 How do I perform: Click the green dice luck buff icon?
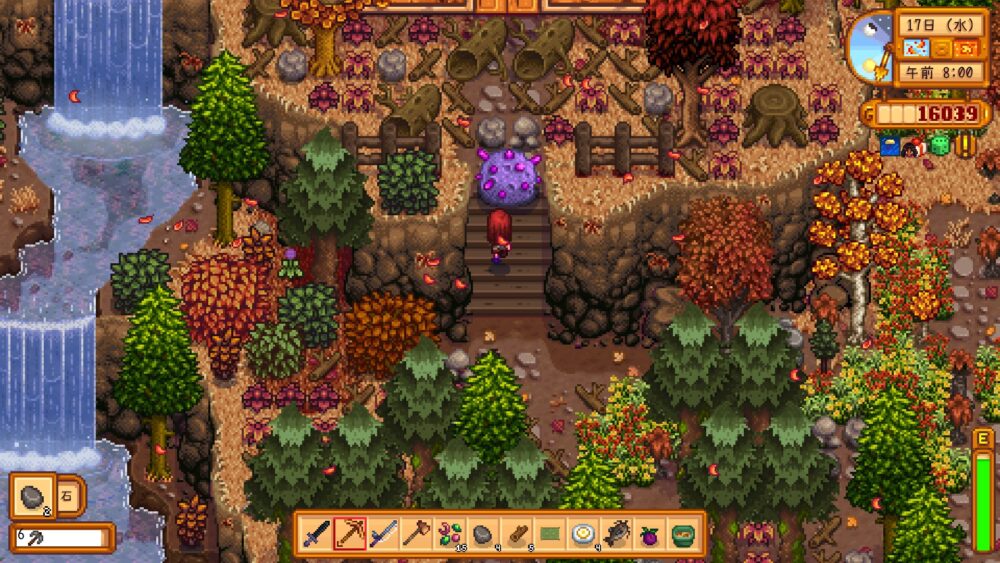pos(939,146)
